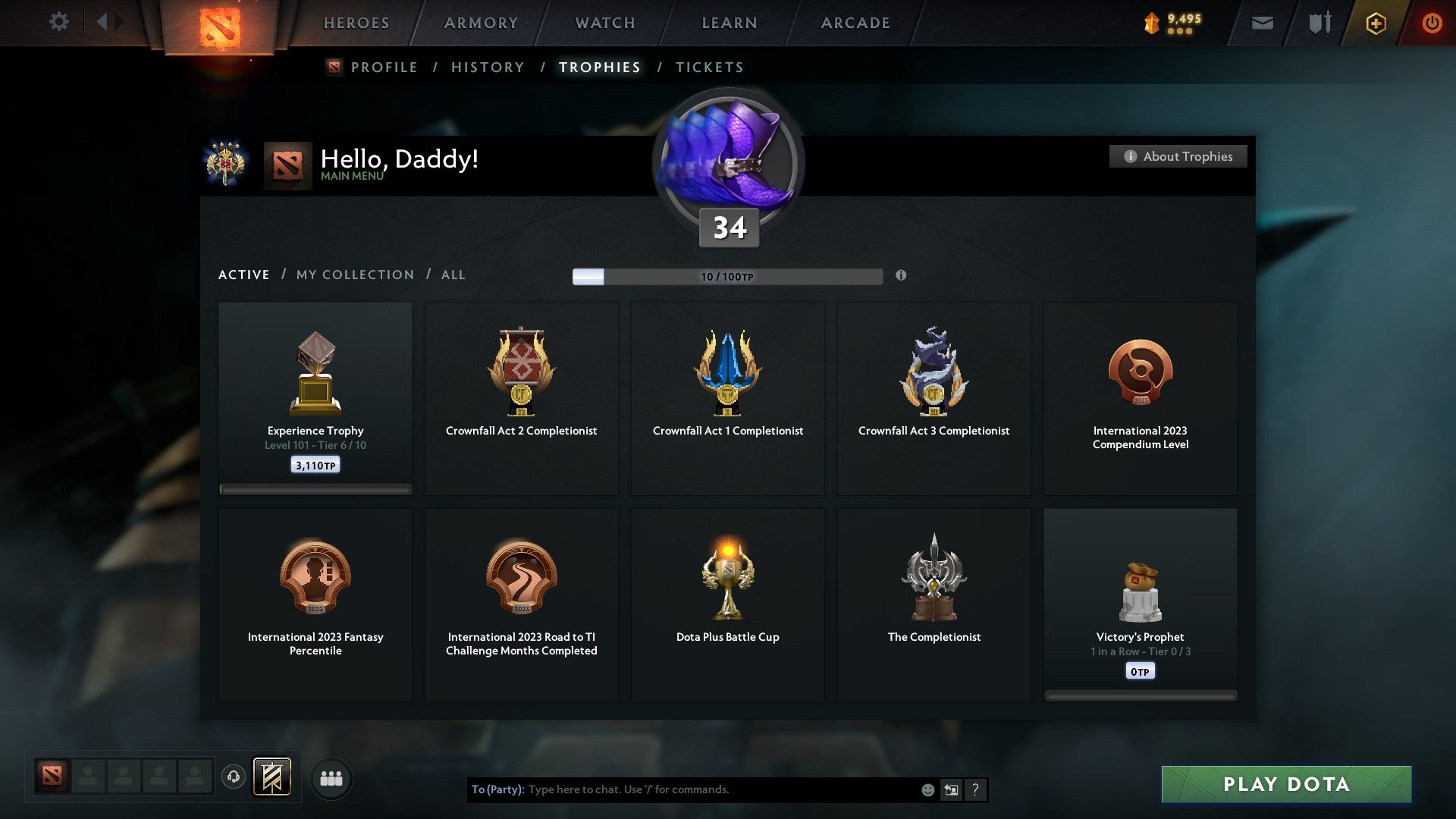Open Dota Plus subscription hexagon icon
This screenshot has height=819, width=1456.
point(1375,23)
